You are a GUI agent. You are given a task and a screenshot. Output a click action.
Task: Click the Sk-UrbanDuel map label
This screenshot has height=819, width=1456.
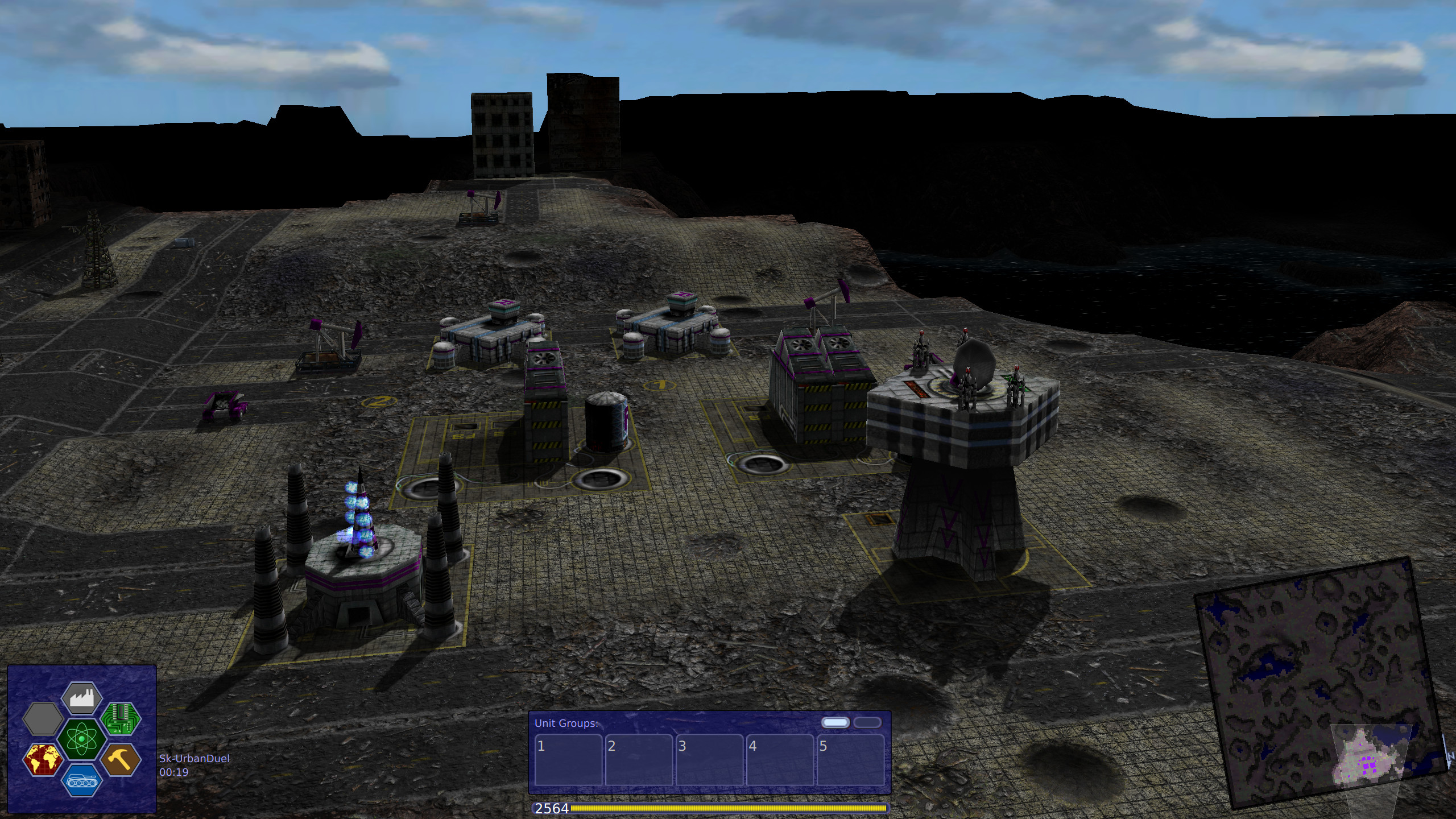(x=195, y=758)
